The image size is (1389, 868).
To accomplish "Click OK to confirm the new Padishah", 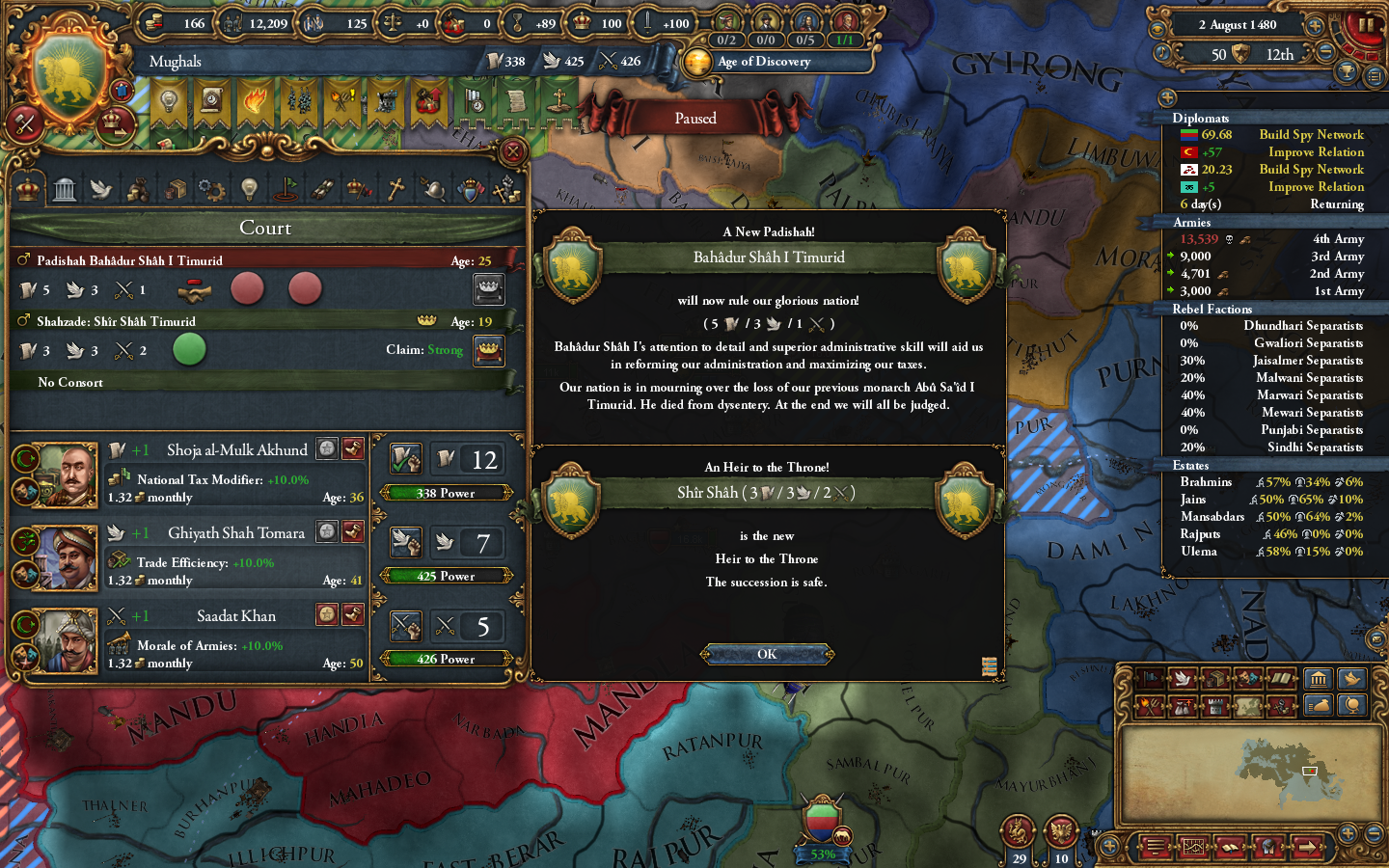I will (x=767, y=654).
